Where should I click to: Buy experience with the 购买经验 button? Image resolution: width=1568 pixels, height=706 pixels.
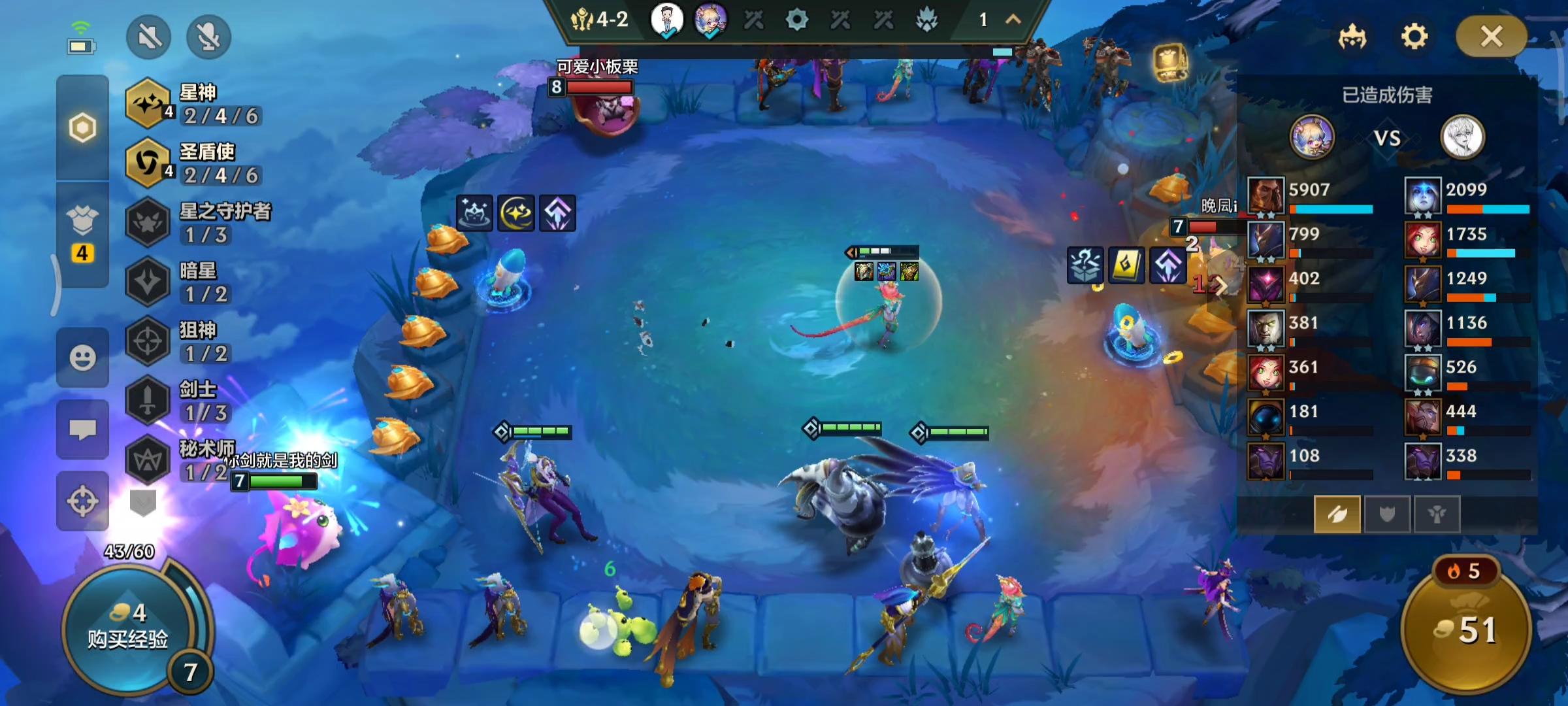coord(129,628)
